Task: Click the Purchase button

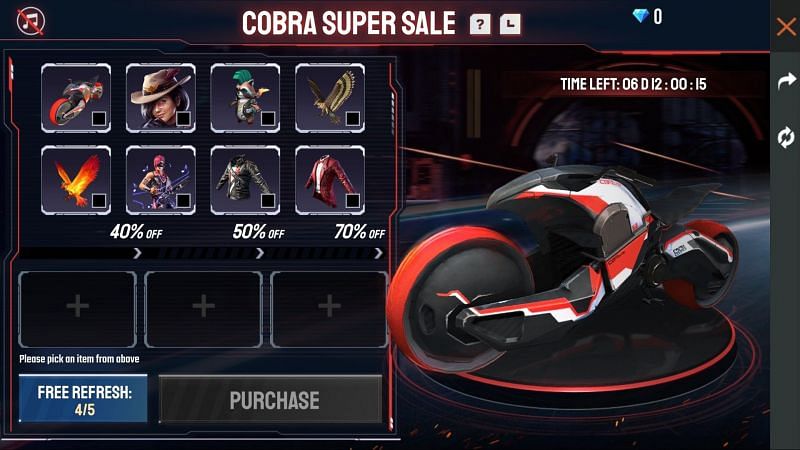Action: point(274,400)
